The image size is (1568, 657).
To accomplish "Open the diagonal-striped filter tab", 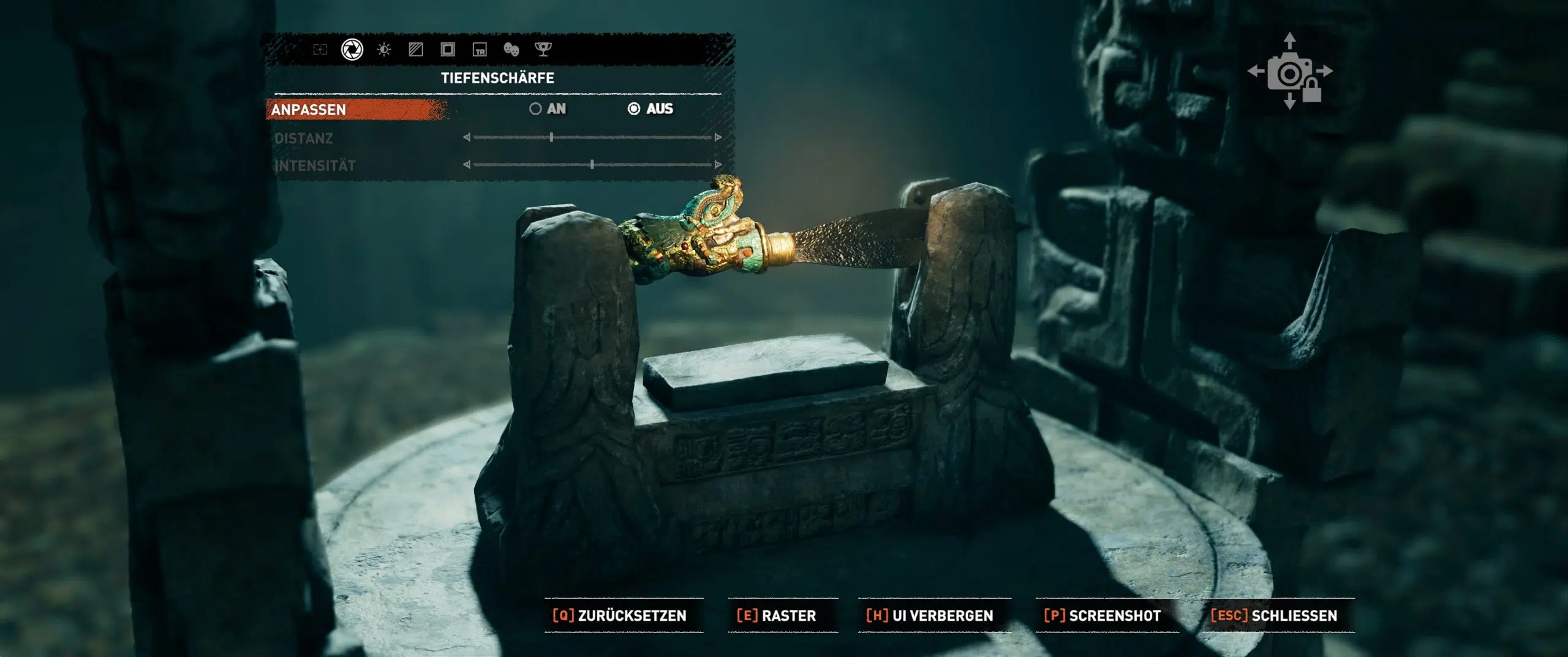I will coord(416,50).
